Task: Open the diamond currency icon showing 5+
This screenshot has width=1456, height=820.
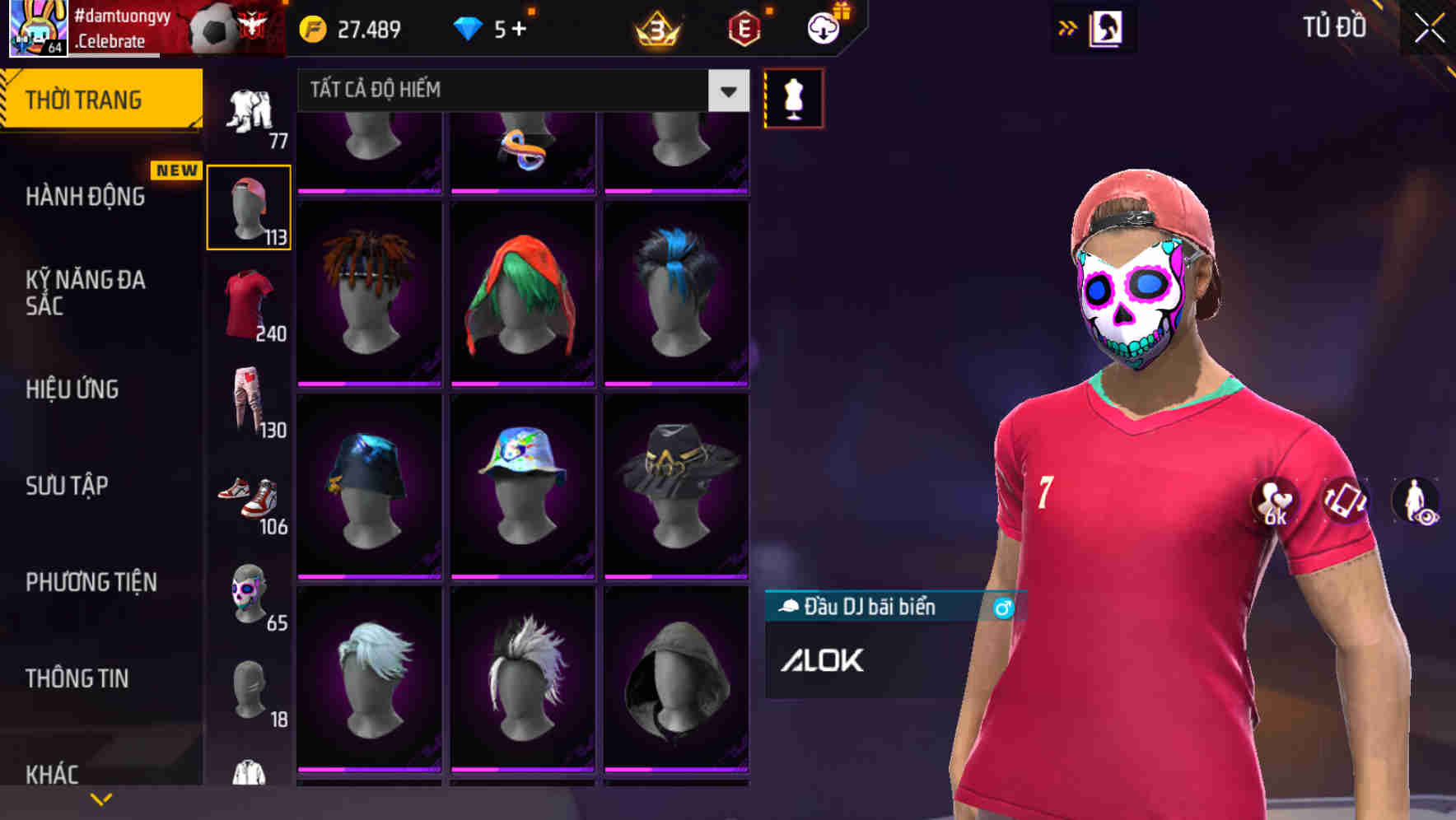Action: [x=469, y=28]
